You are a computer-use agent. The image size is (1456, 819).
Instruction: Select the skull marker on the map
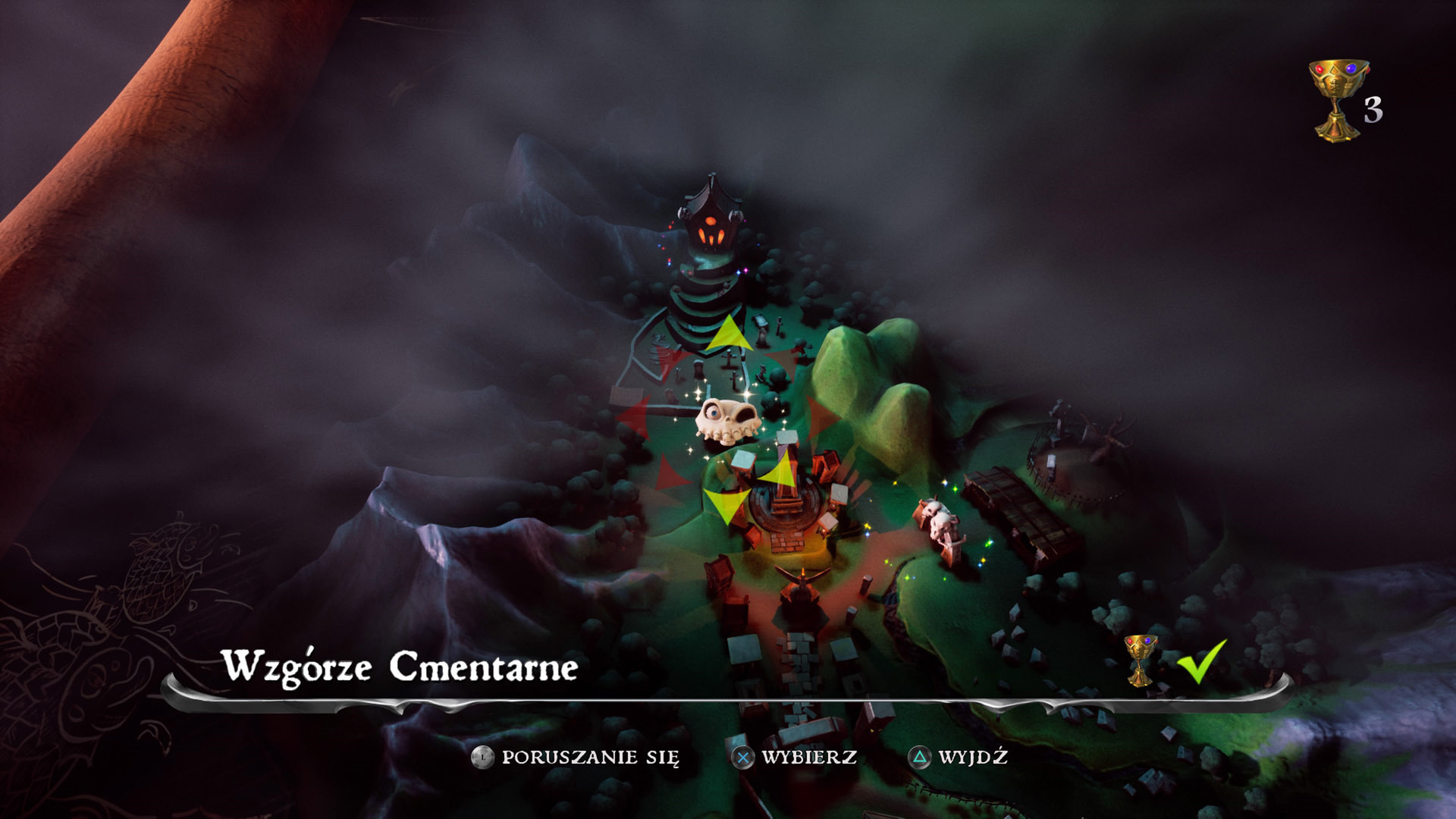click(x=726, y=420)
